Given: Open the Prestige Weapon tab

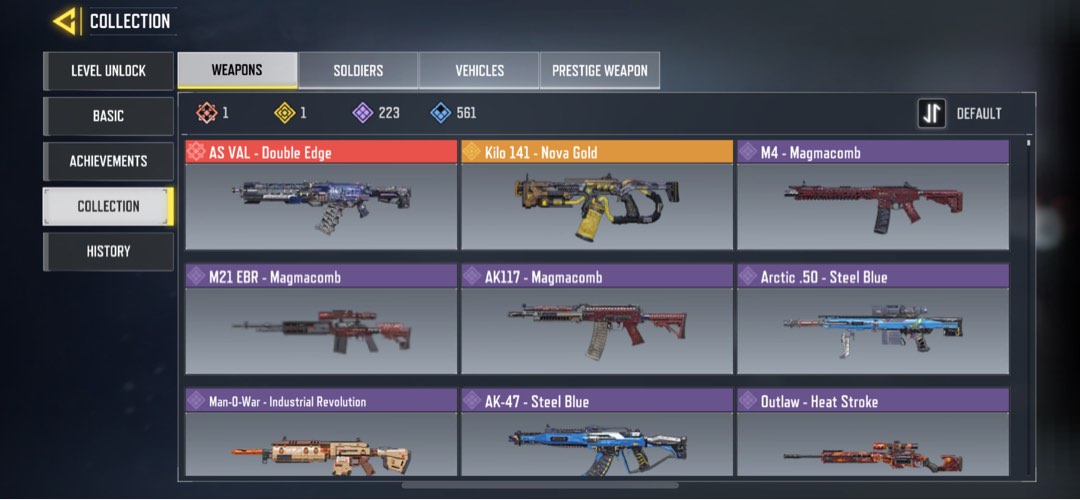Looking at the screenshot, I should [x=600, y=71].
